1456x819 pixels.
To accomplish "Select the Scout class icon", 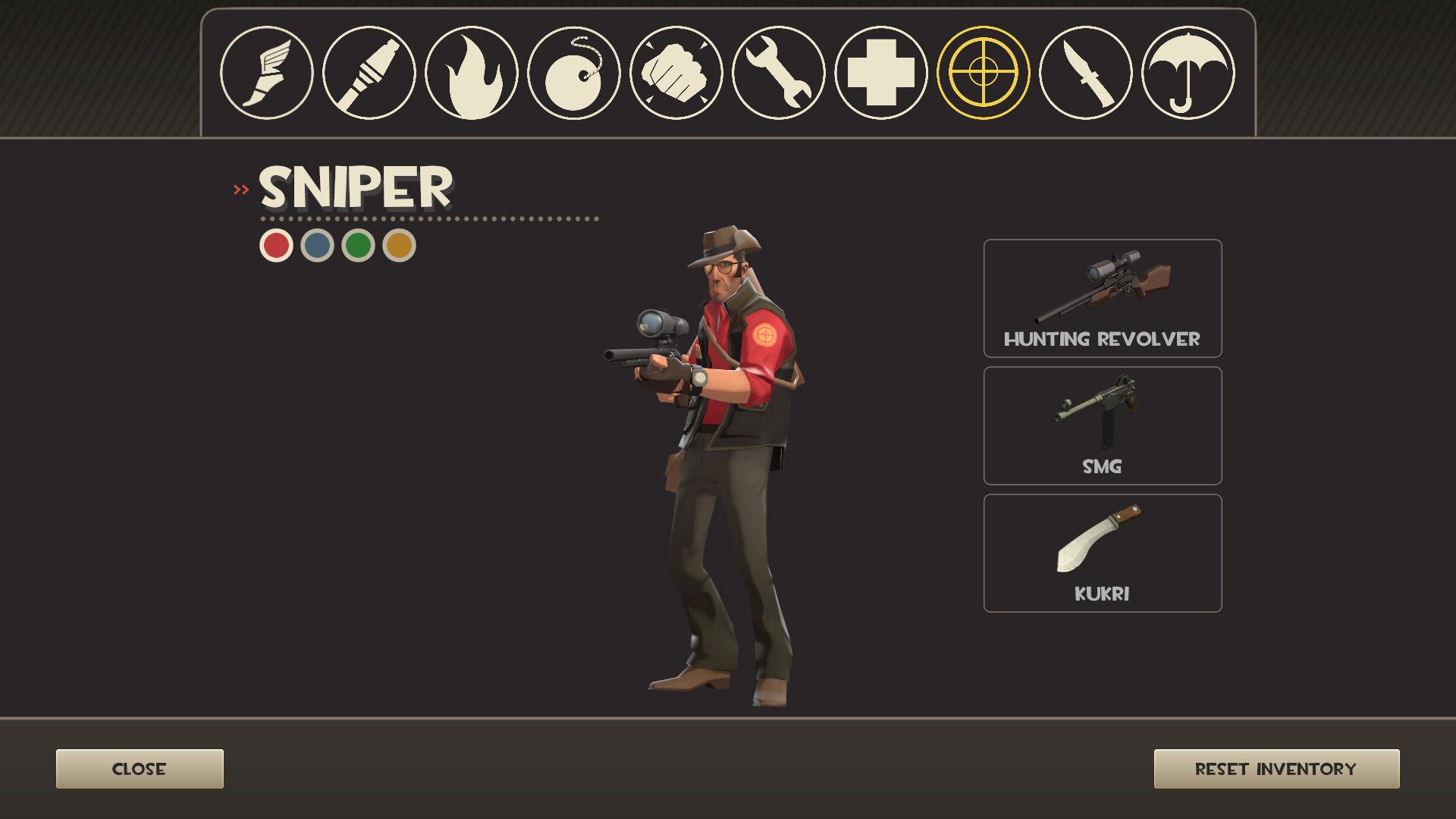I will [x=269, y=72].
